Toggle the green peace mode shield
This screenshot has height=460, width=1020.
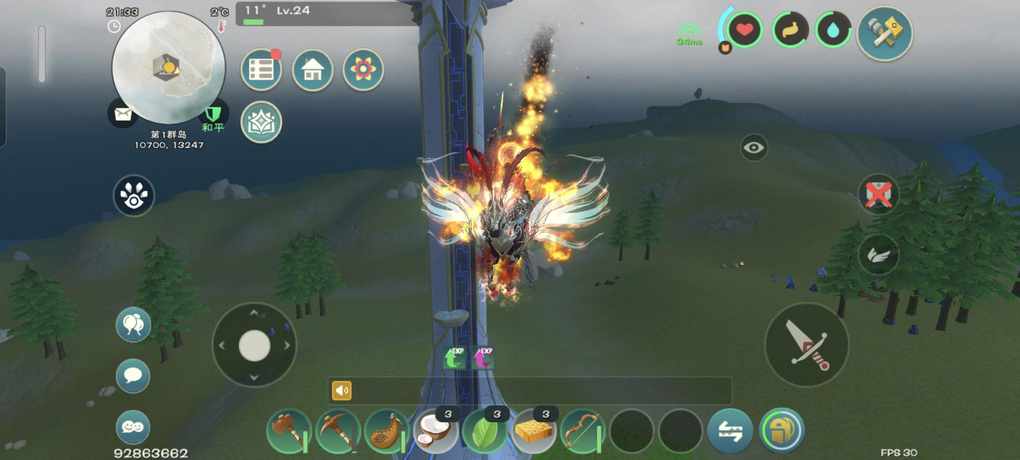click(x=213, y=115)
